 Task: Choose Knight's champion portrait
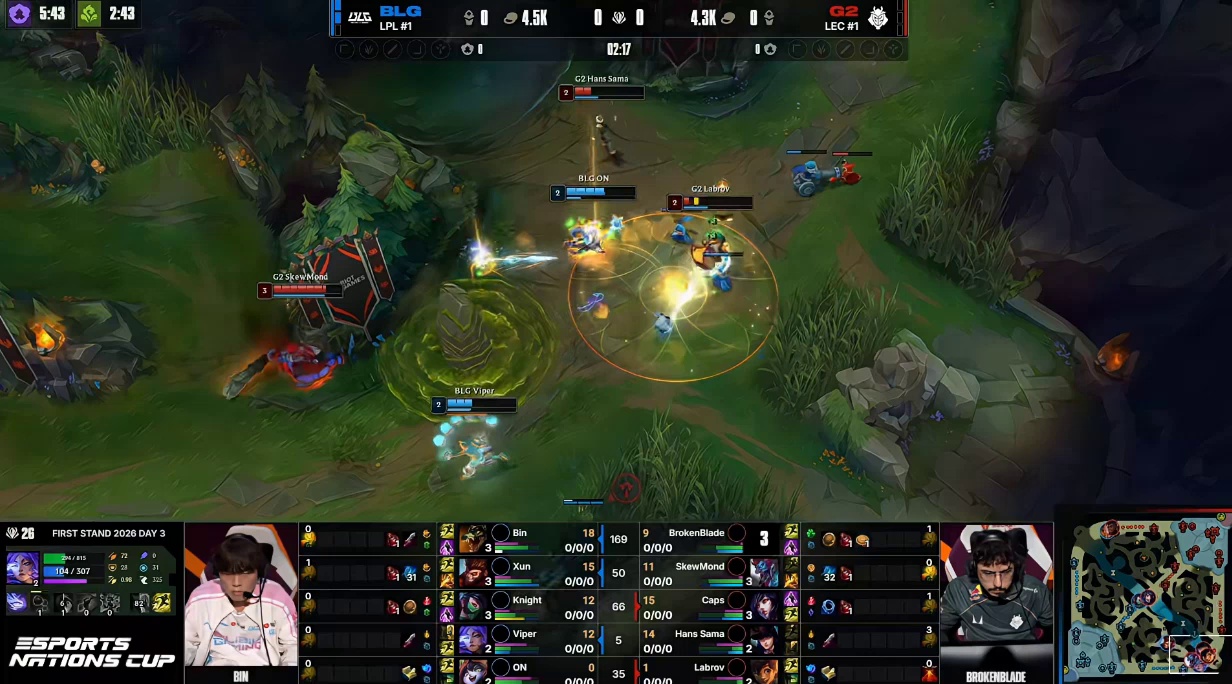(x=474, y=606)
